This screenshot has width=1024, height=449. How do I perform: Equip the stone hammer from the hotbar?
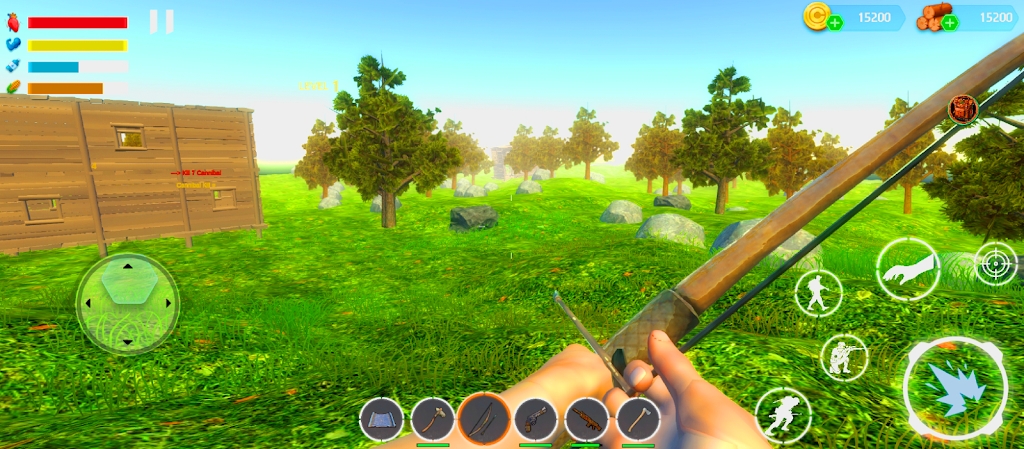[433, 419]
